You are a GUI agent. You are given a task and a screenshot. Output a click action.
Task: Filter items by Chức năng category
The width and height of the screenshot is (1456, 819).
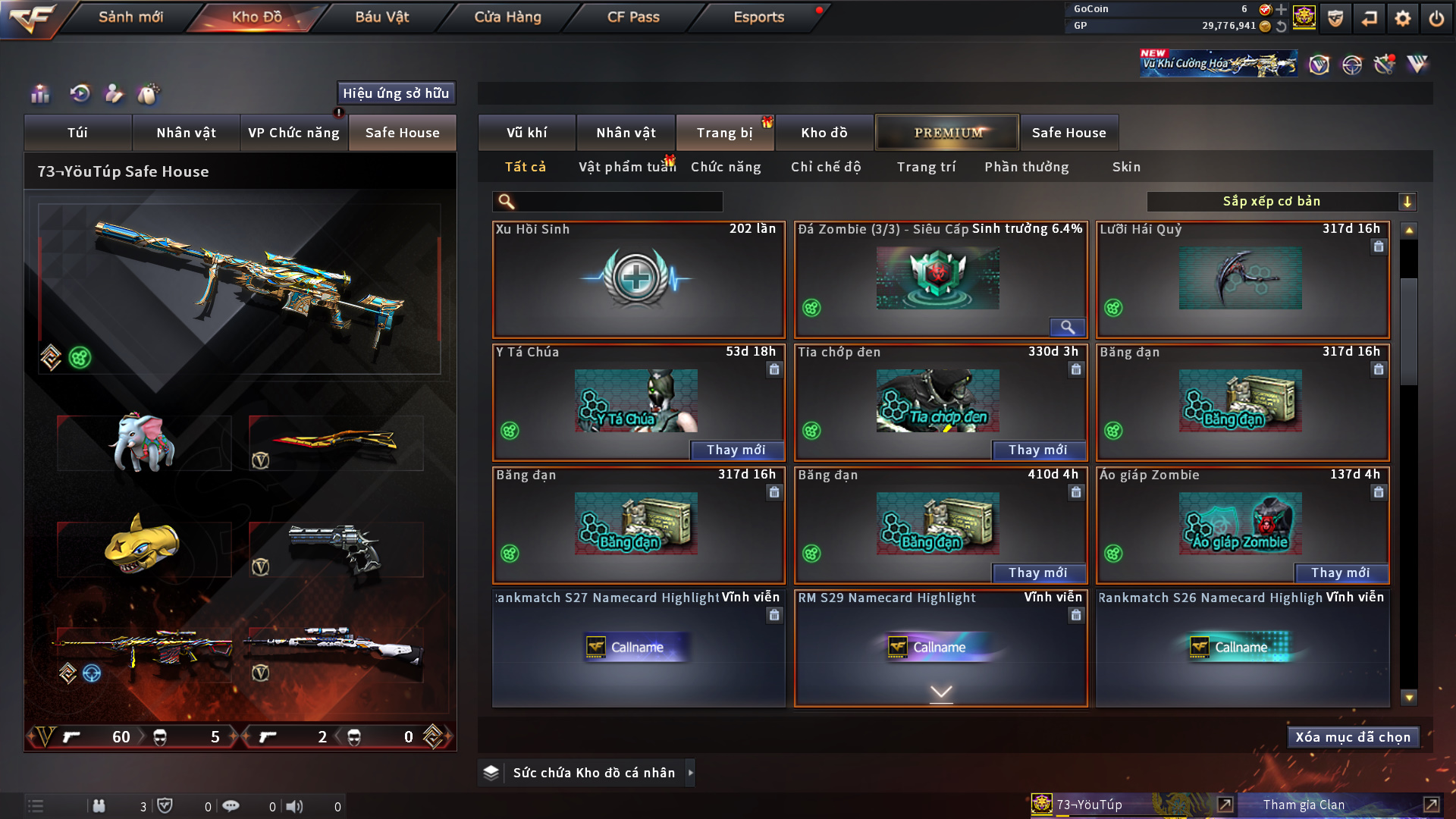726,167
